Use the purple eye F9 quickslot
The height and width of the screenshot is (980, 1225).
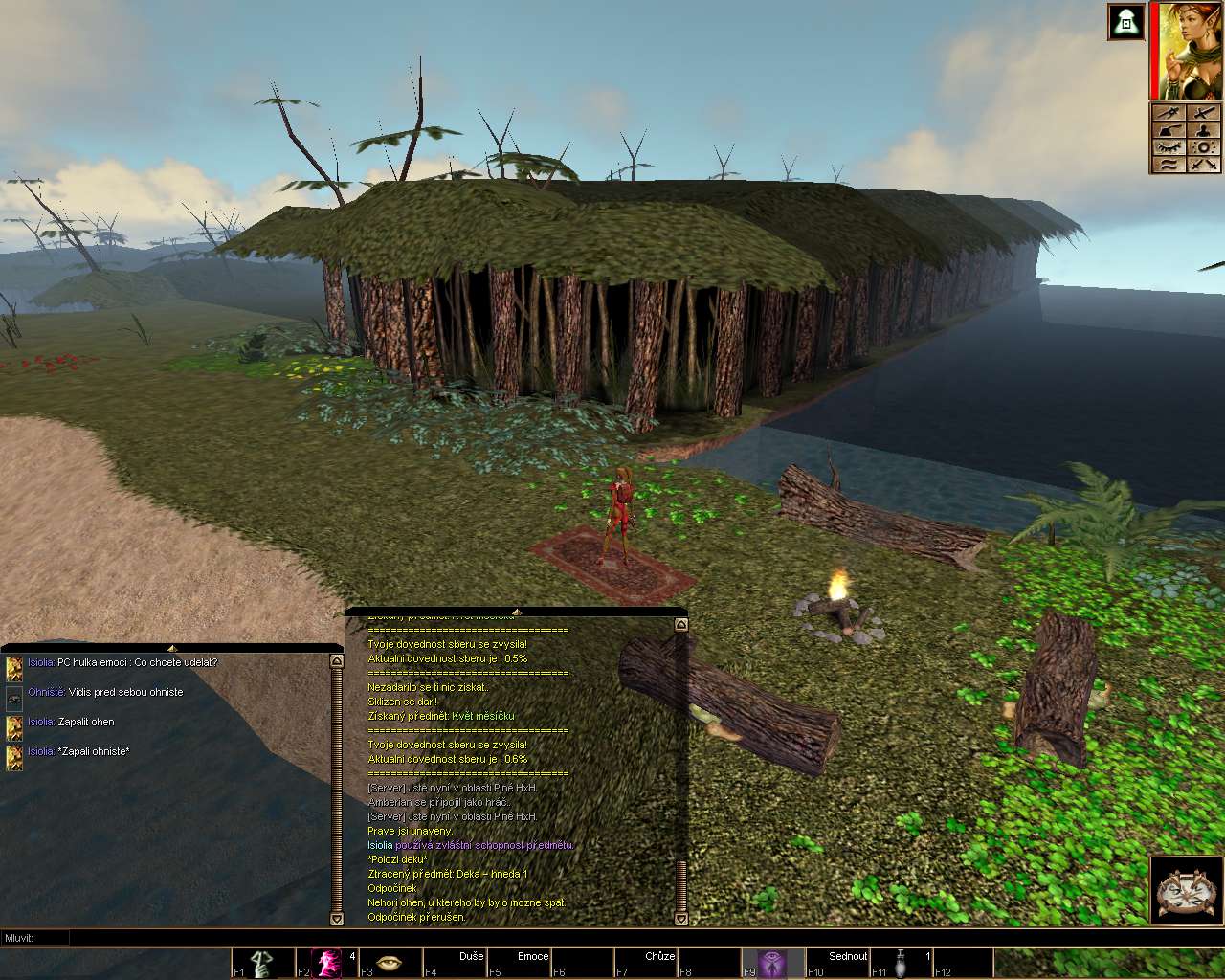773,963
